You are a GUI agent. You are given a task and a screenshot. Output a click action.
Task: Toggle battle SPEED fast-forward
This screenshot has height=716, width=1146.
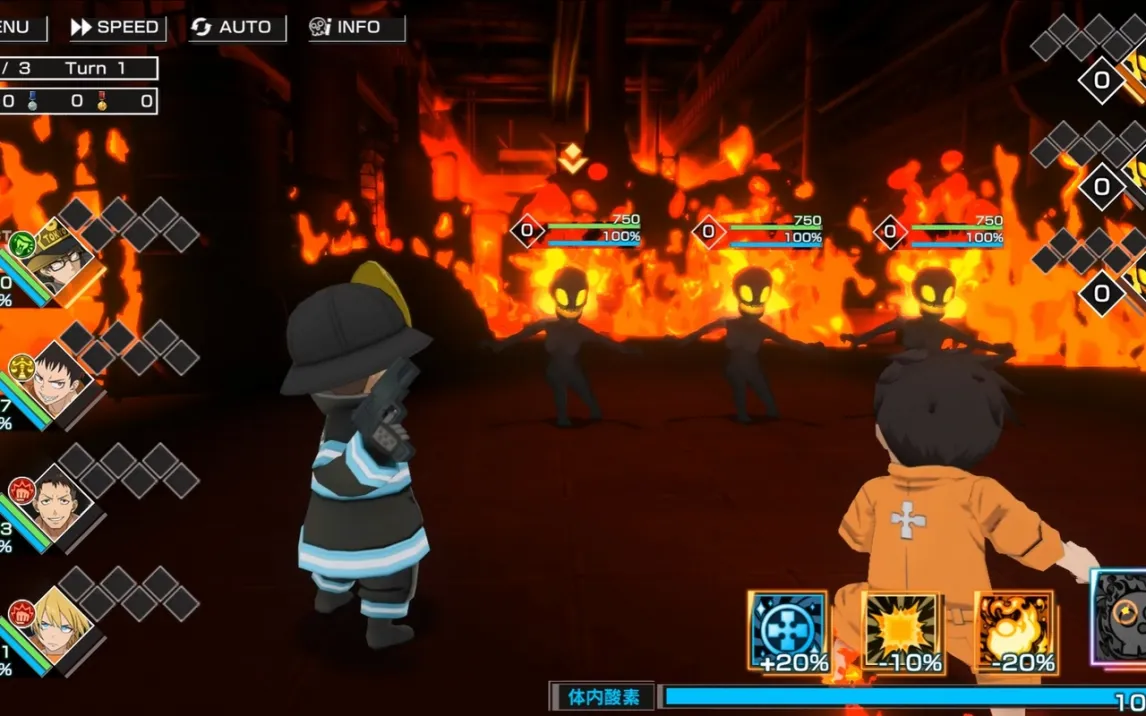pos(115,27)
